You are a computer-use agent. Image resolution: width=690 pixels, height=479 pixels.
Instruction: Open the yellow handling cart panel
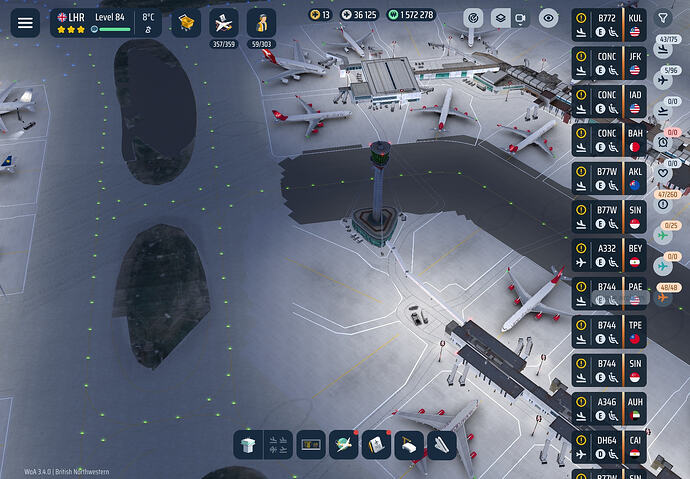coord(186,22)
